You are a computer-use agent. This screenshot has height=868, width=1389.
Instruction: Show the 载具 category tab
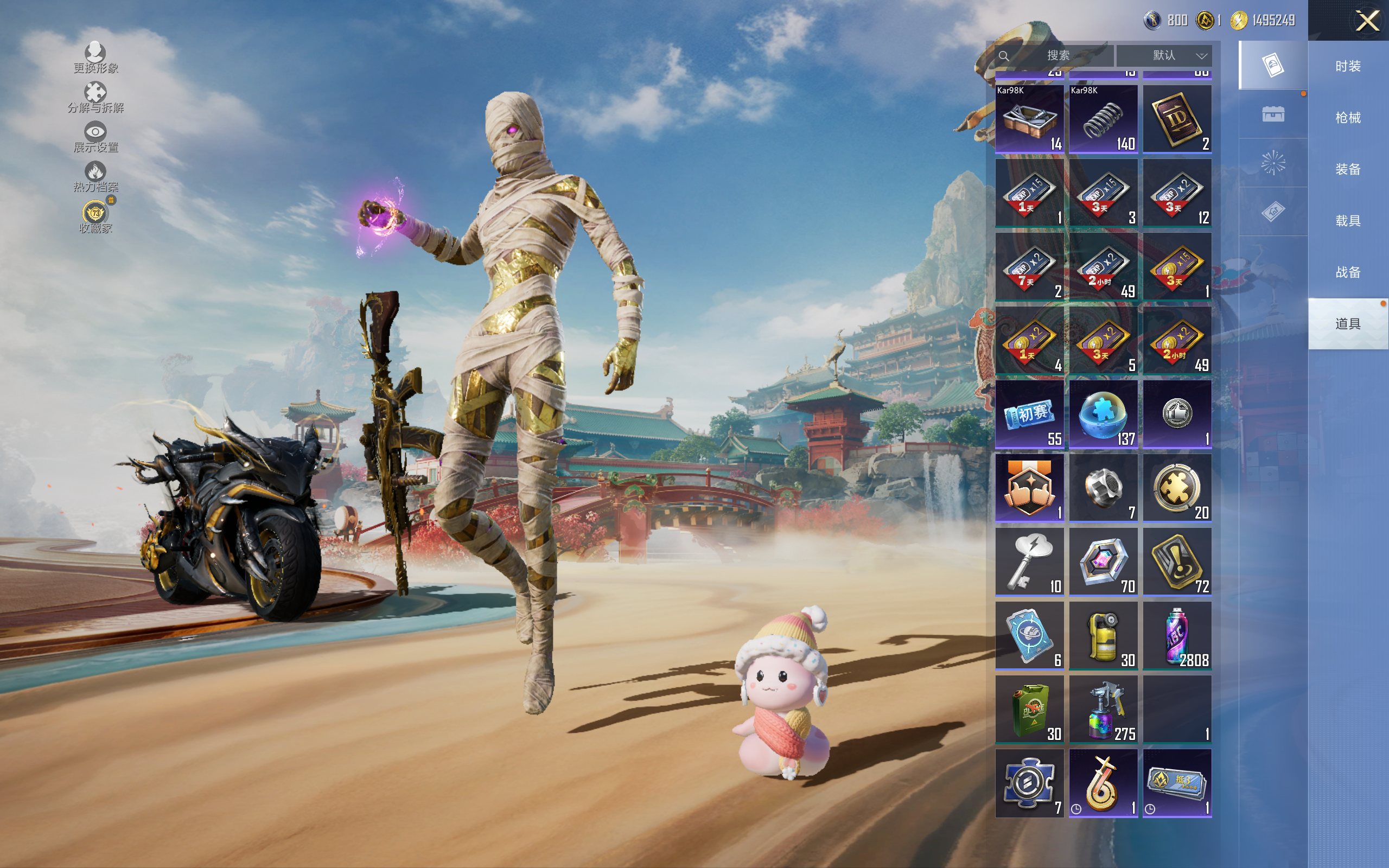pos(1348,220)
